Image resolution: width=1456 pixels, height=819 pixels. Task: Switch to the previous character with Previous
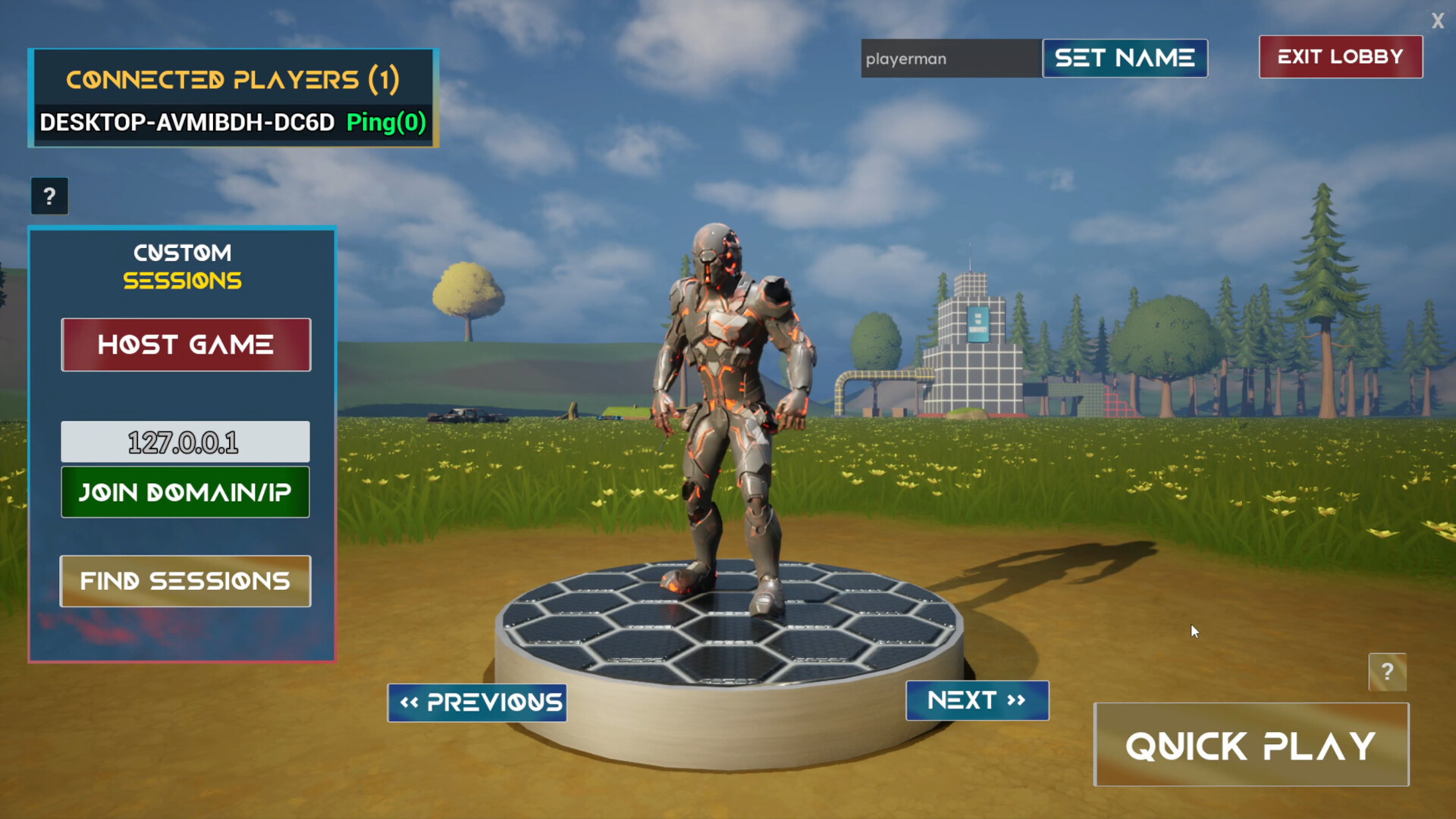477,701
